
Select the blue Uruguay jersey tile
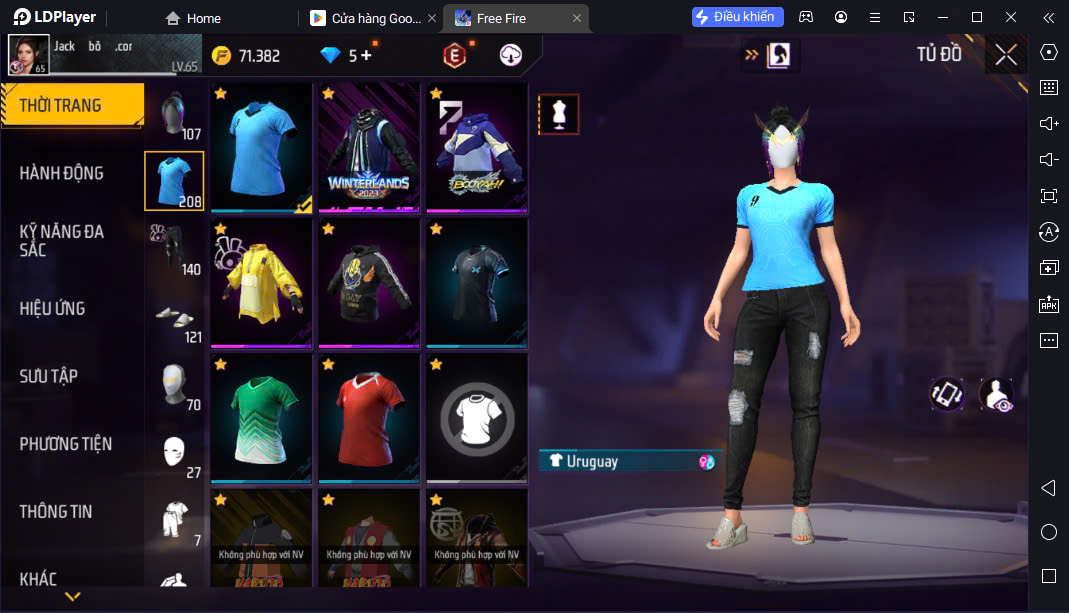[x=261, y=147]
